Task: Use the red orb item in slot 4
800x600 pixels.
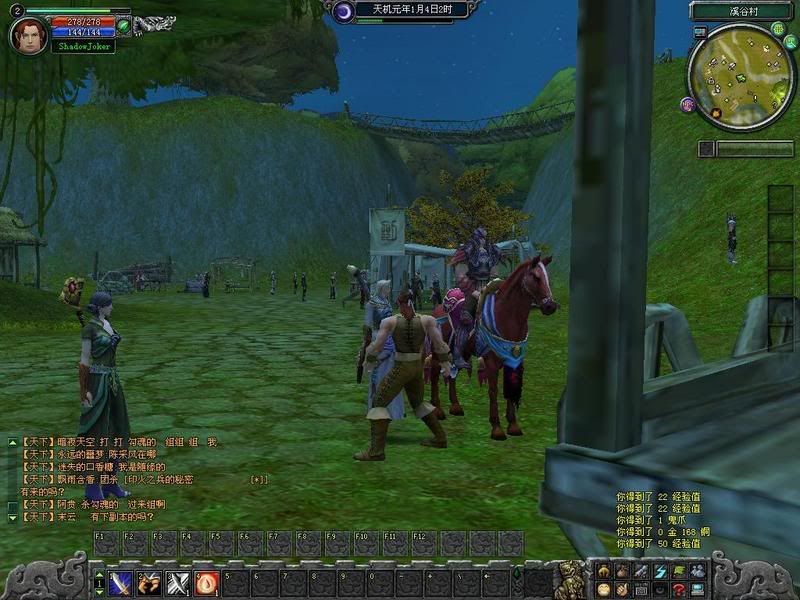Action: tap(206, 582)
